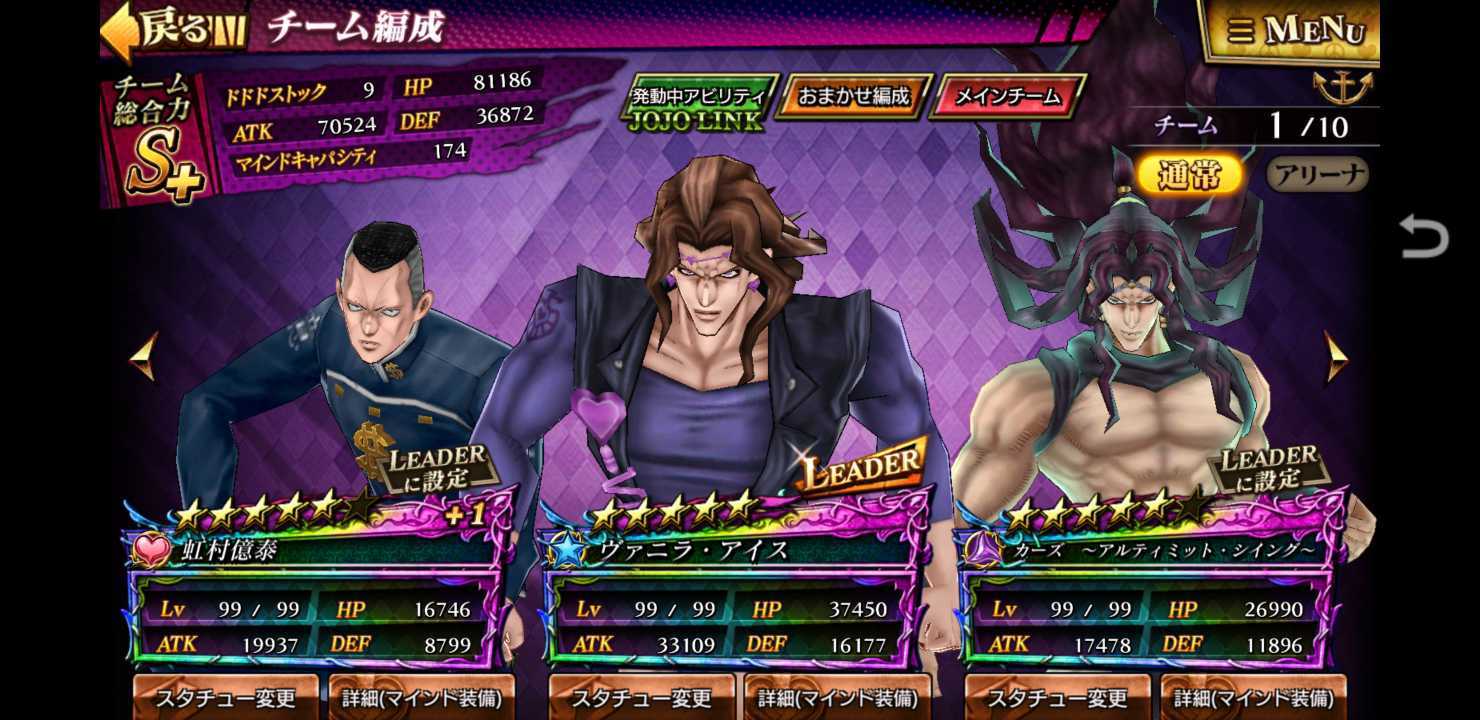Image resolution: width=1480 pixels, height=720 pixels.
Task: Select the 通常 team mode
Action: tap(1189, 172)
